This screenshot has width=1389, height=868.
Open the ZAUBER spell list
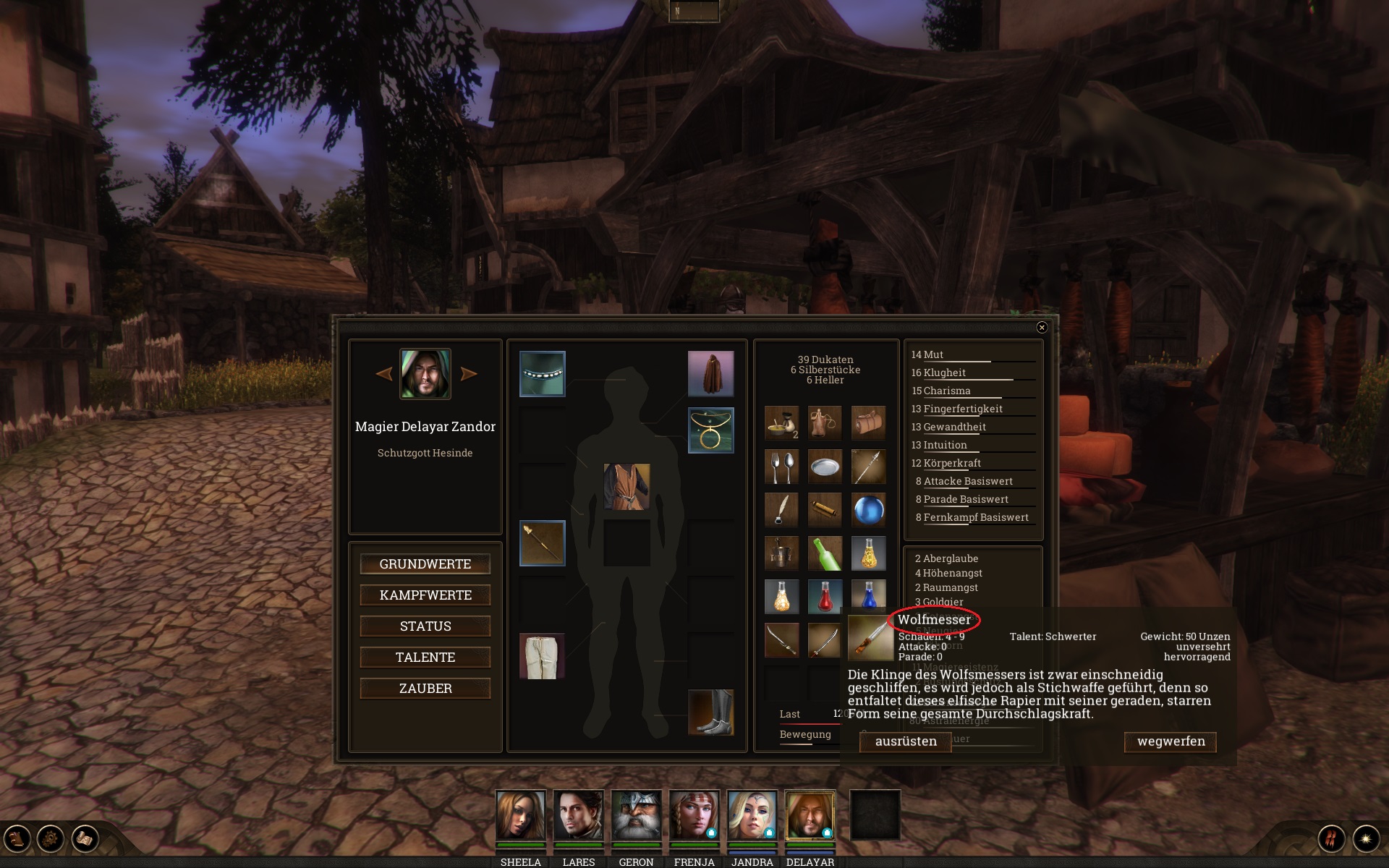coord(425,689)
